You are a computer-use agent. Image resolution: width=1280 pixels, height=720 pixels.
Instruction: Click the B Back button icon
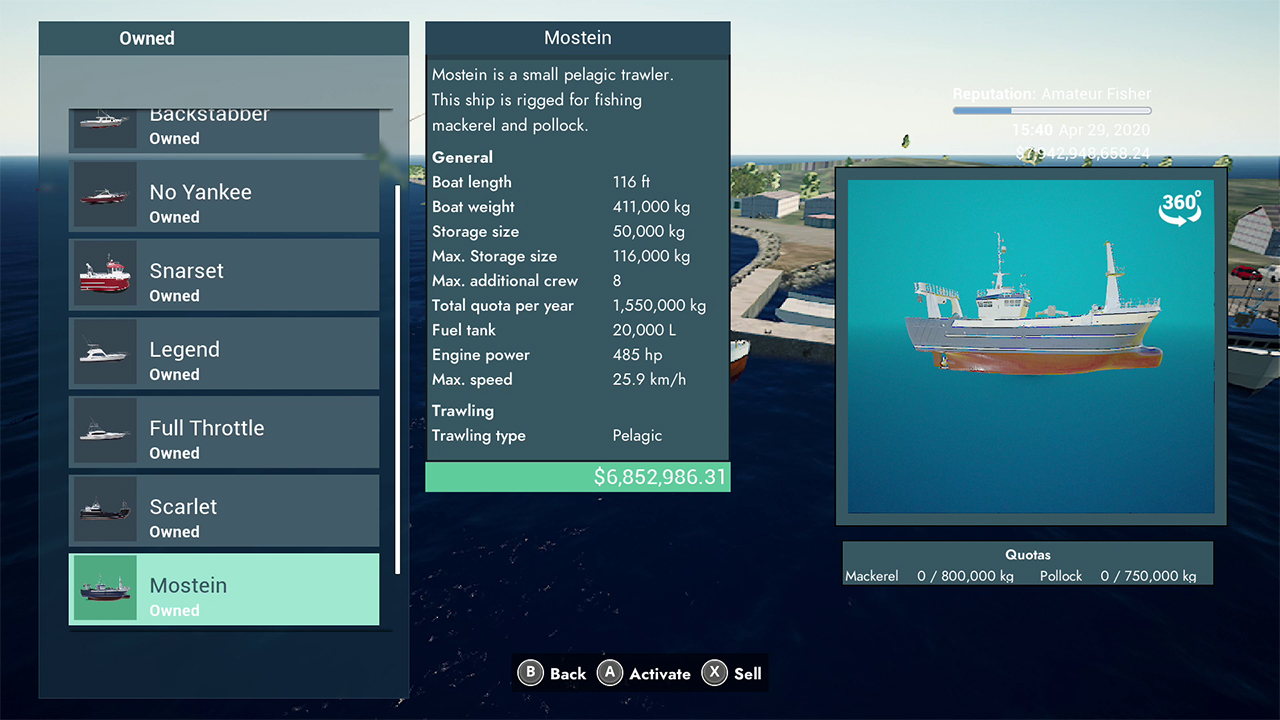pyautogui.click(x=530, y=673)
